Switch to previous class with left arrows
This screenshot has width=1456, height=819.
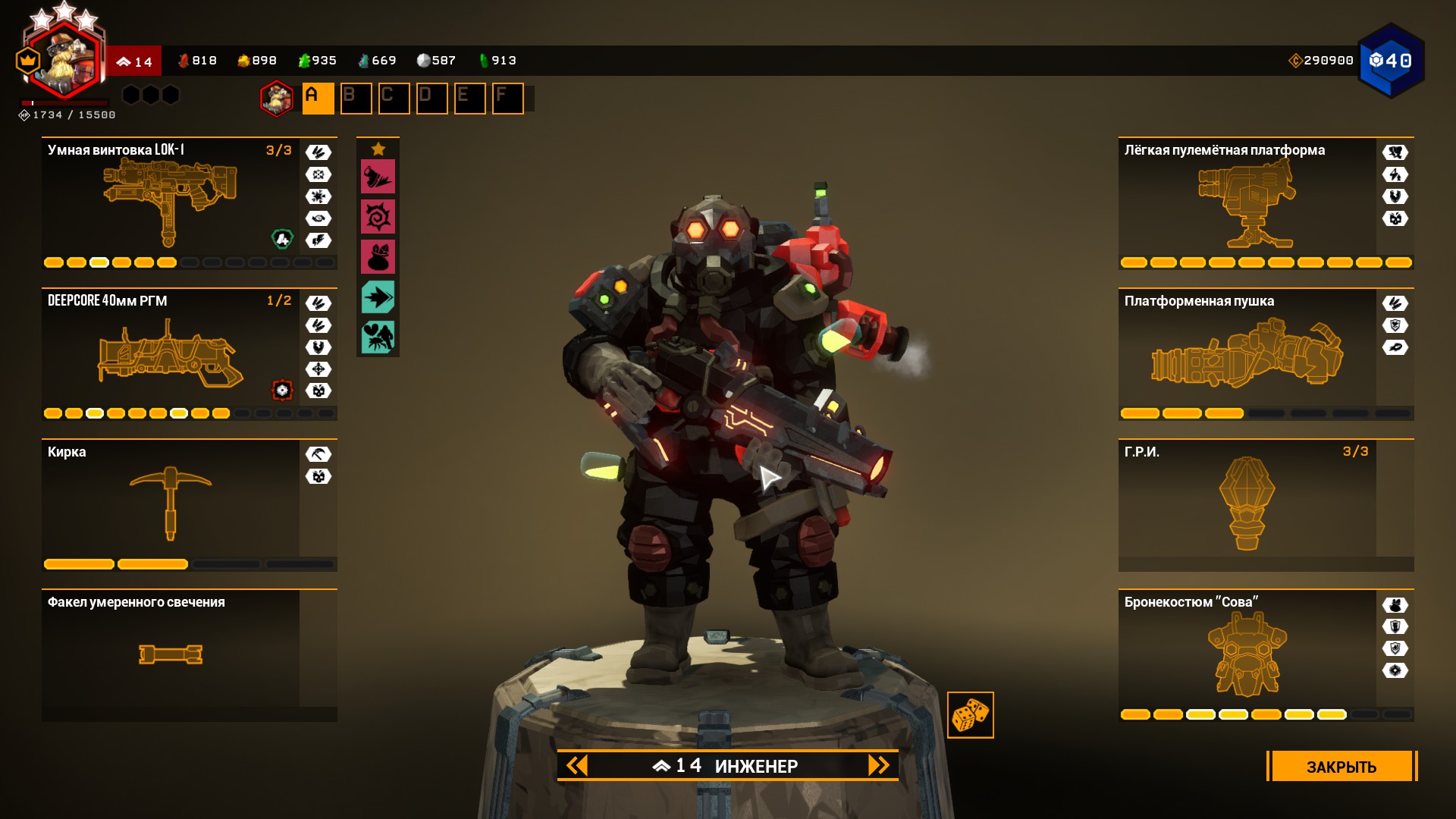coord(577,765)
